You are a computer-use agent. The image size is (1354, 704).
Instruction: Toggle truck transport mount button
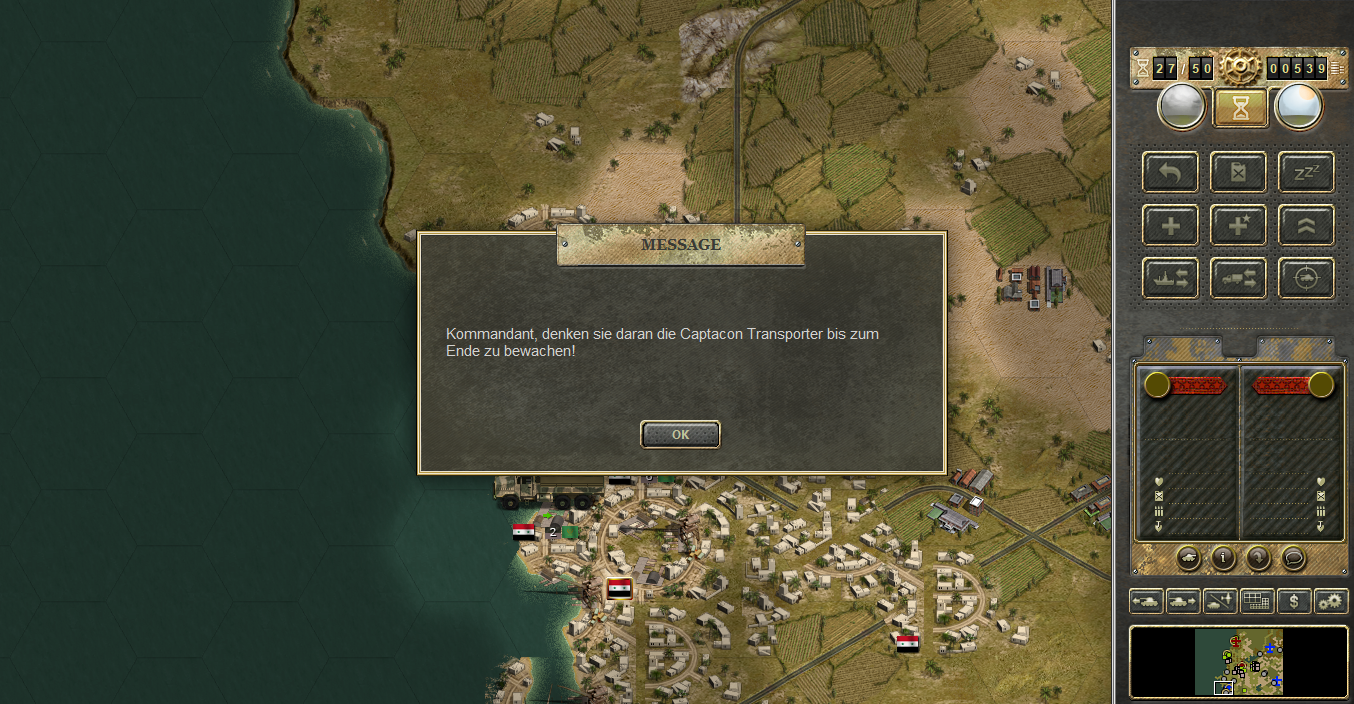1238,278
